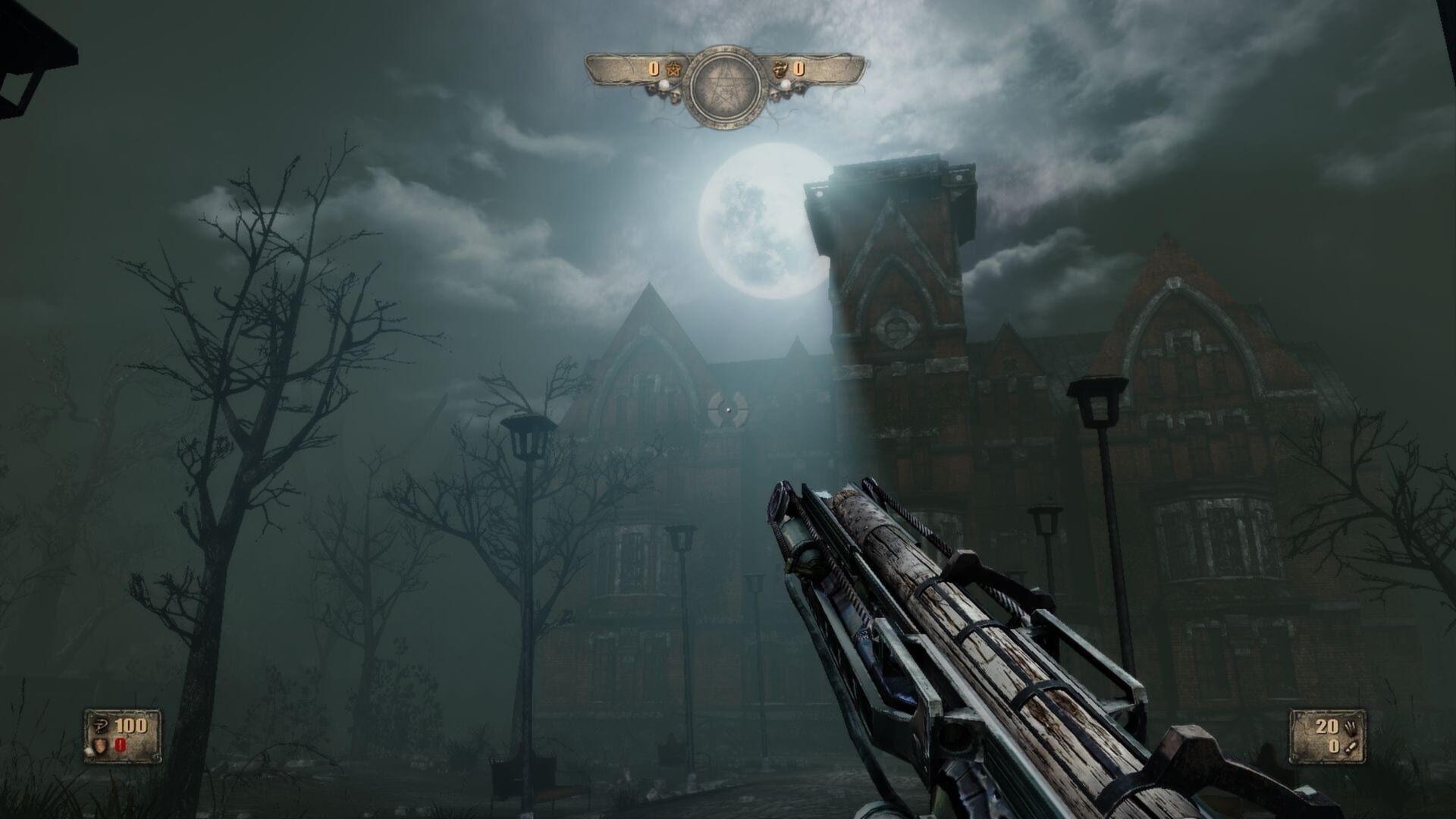Screen dimensions: 1456x819
Task: Click the red armor value showing 0
Action: [120, 745]
